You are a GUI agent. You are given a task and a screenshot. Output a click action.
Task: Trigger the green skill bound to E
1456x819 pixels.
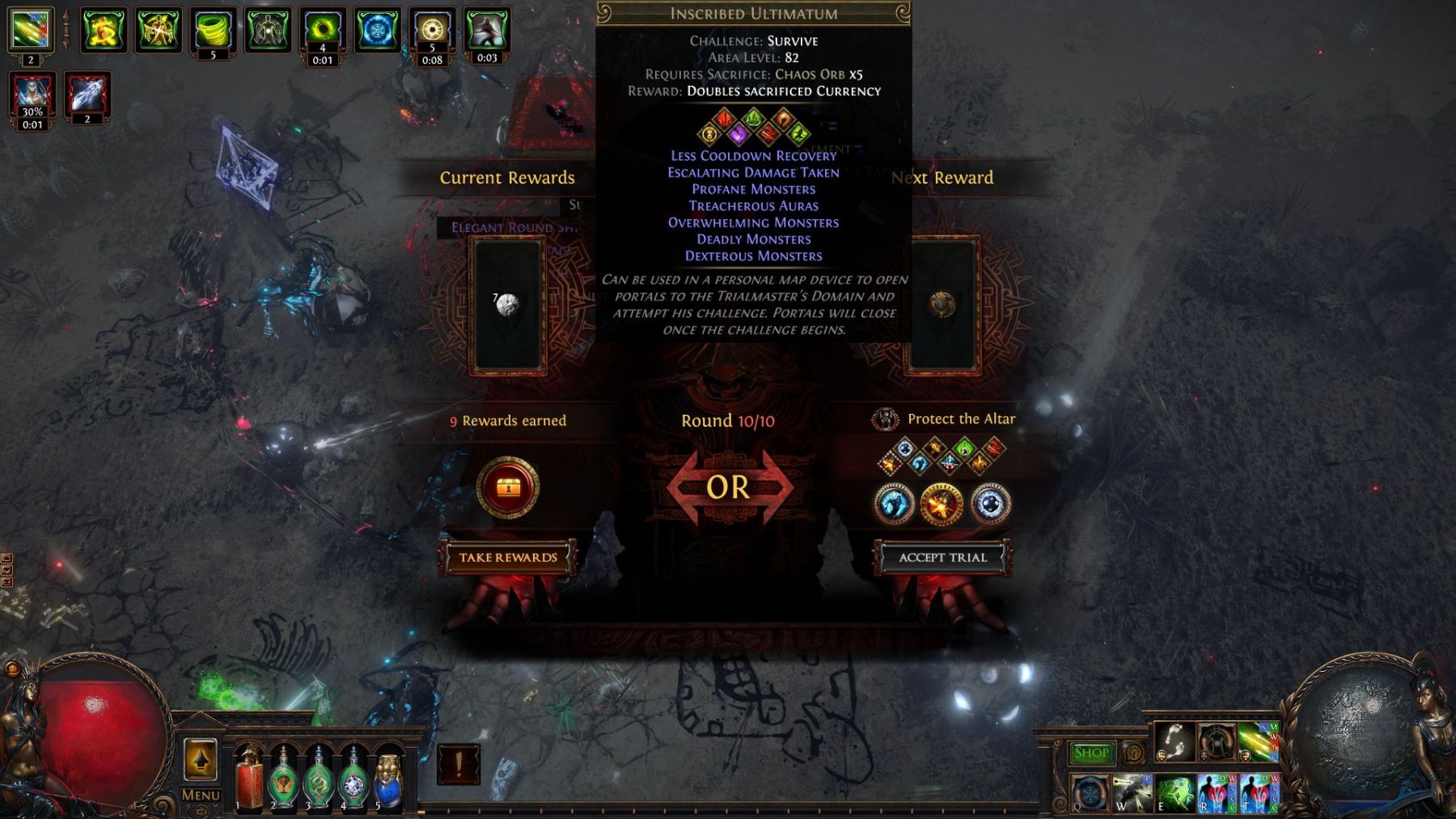(x=1174, y=792)
